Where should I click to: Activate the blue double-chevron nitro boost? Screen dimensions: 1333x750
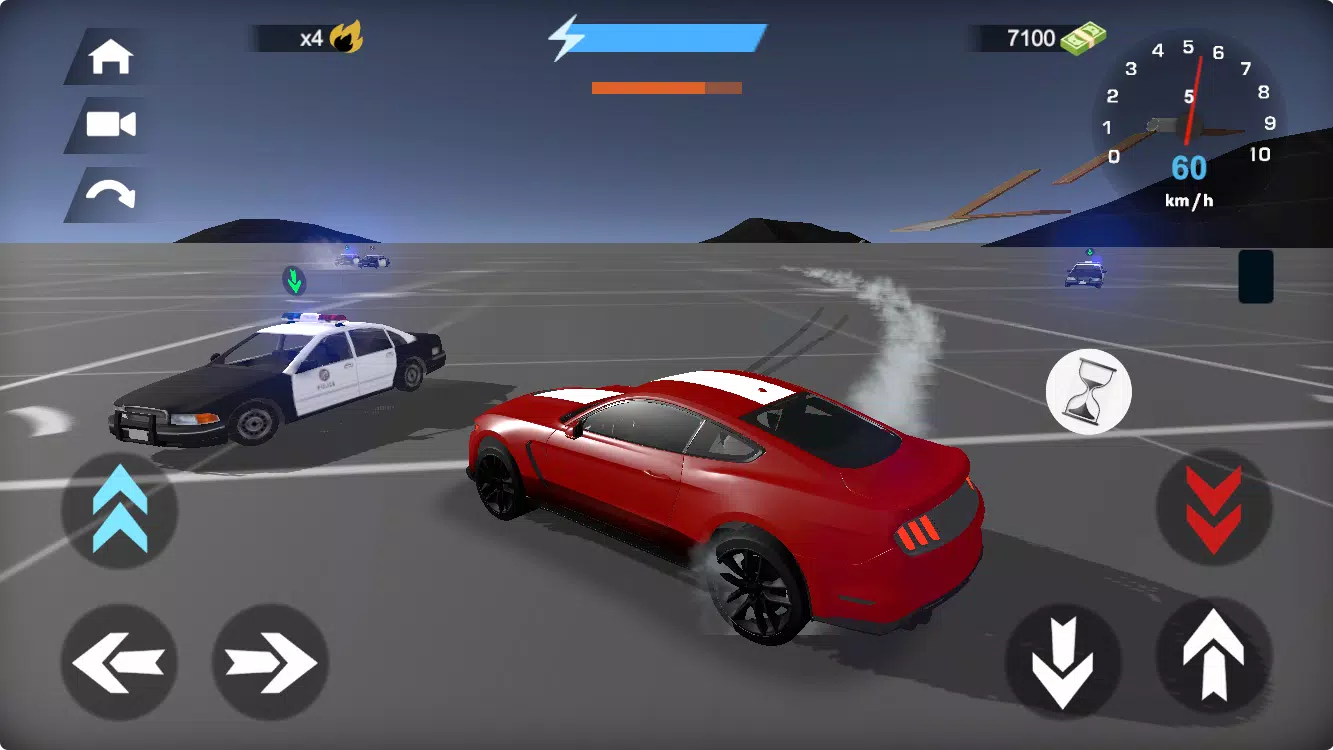pyautogui.click(x=120, y=509)
